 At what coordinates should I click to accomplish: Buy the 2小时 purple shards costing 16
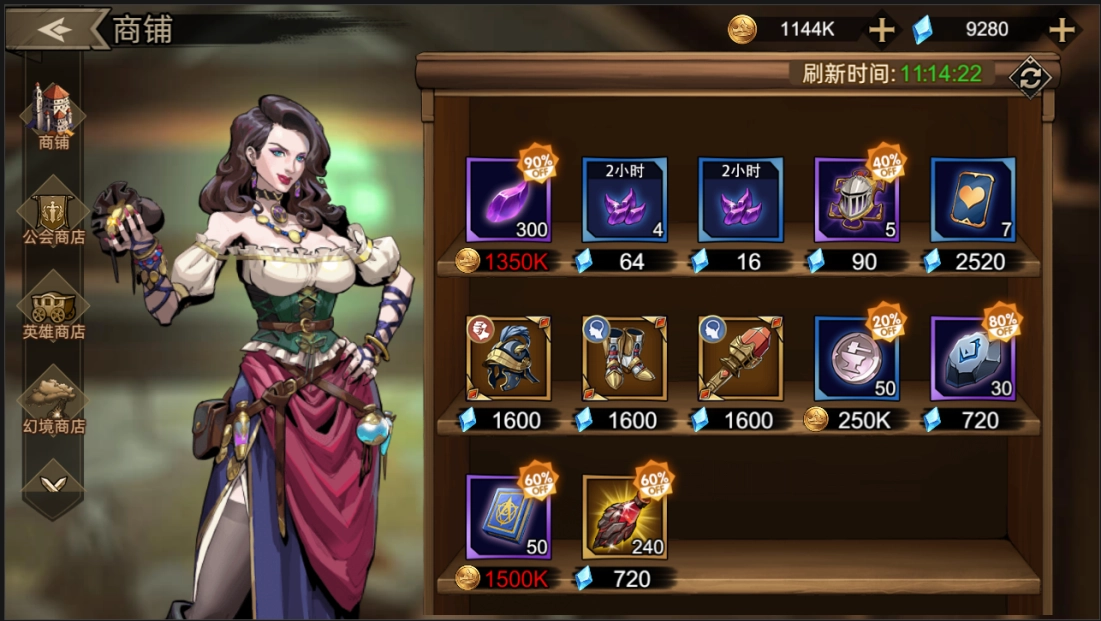coord(740,200)
